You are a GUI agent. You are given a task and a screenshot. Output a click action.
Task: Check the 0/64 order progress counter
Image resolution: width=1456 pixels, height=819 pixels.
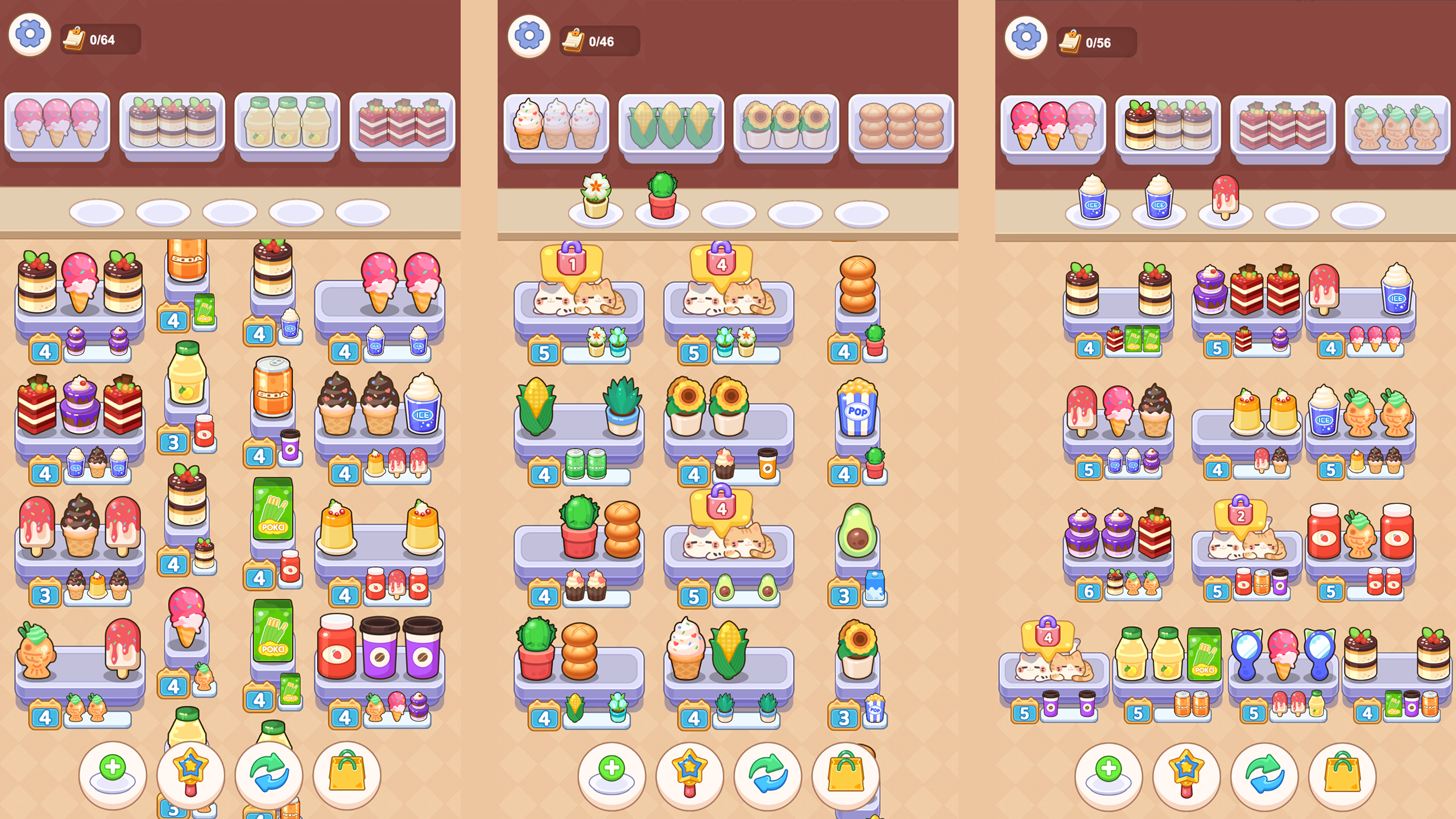(x=100, y=40)
